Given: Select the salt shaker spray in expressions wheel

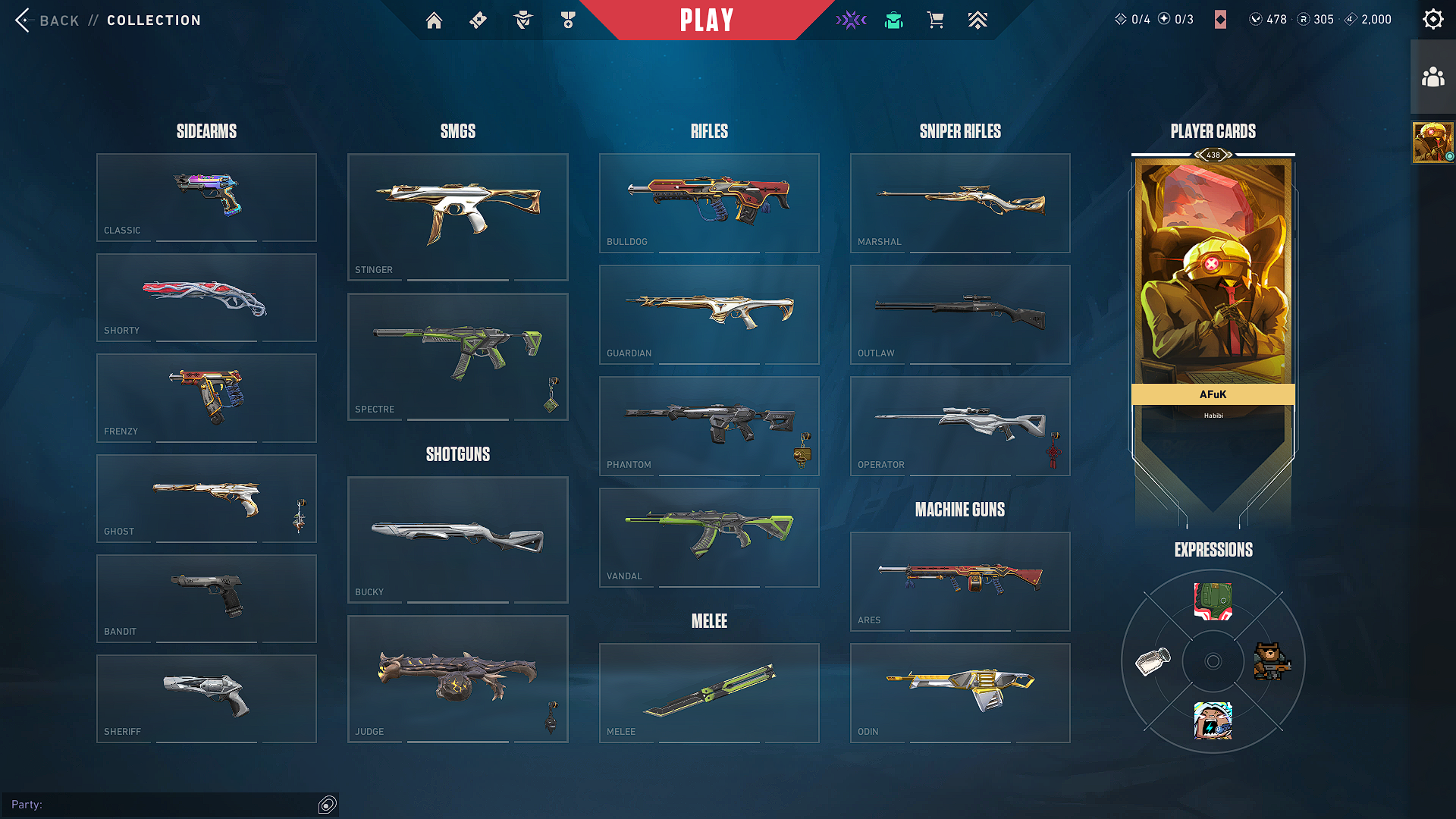Looking at the screenshot, I should [x=1153, y=661].
